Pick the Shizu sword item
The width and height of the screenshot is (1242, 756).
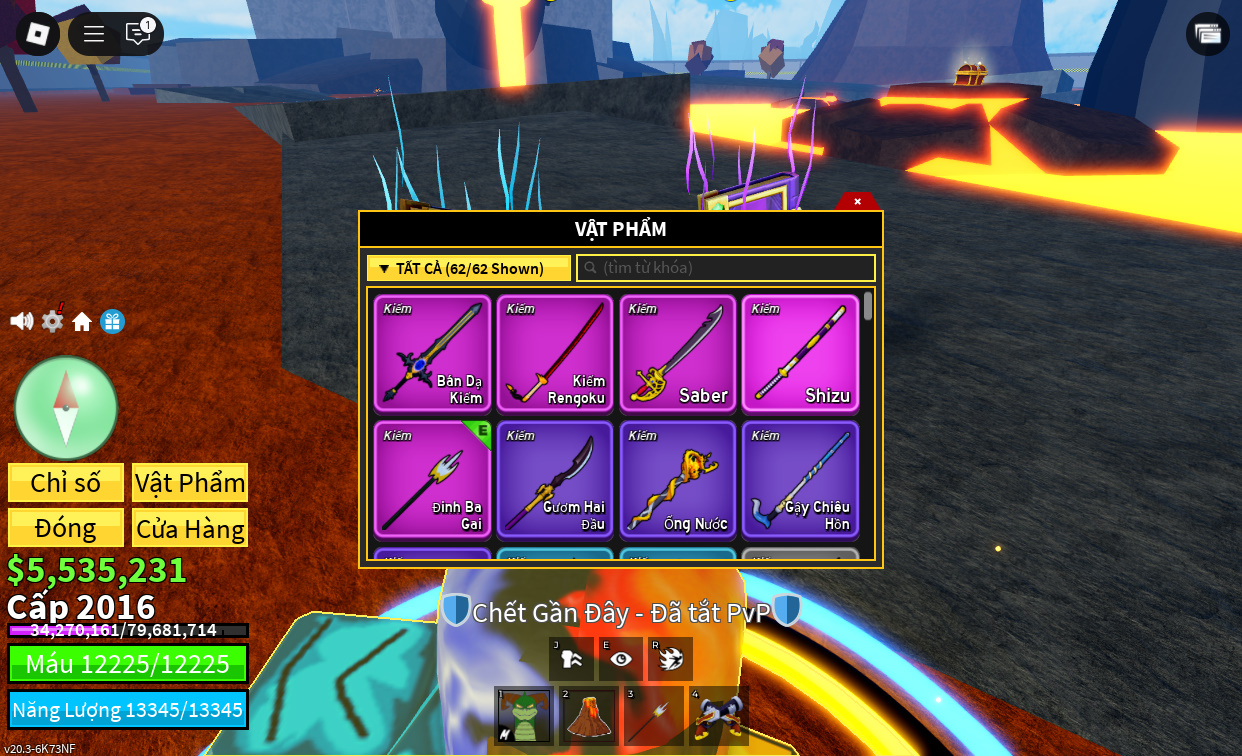[800, 353]
